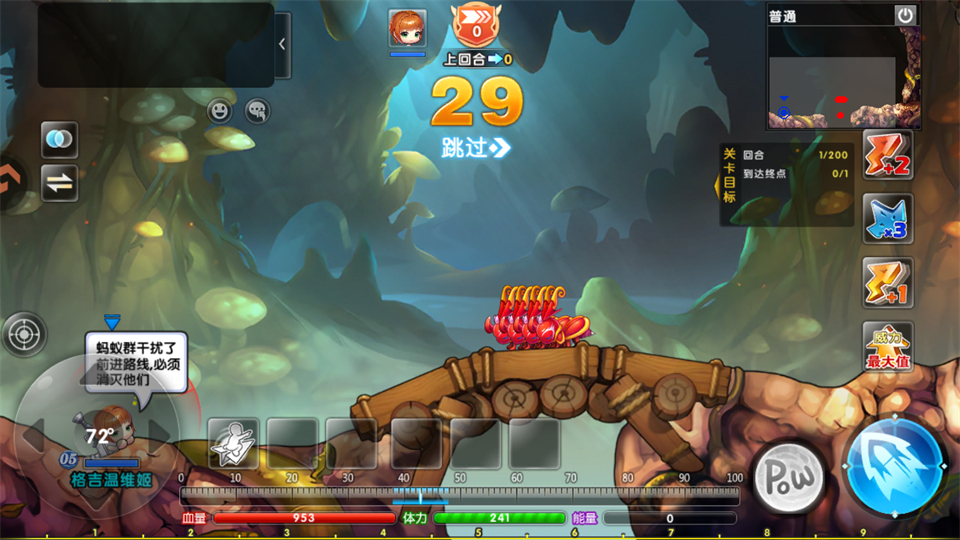The image size is (960, 540).
Task: Activate the crosshair aim button
Action: click(25, 334)
